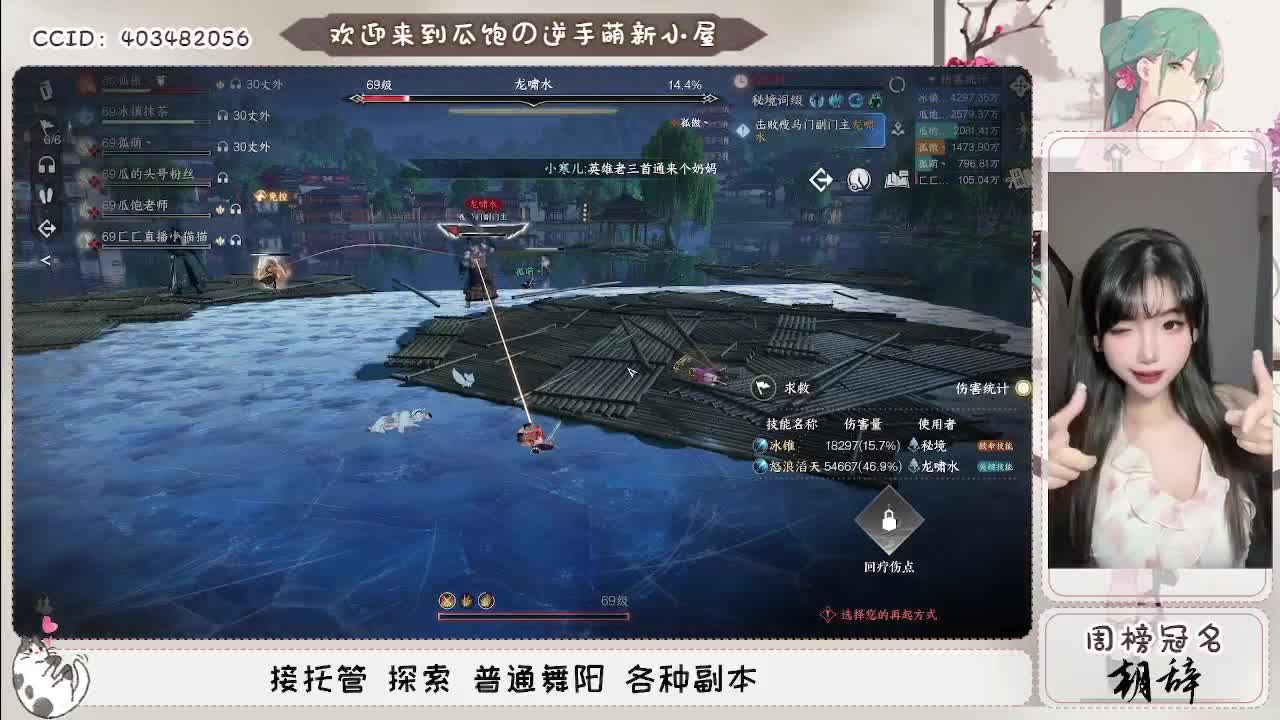Click the flag icon showing 6/6 on left sidebar

[x=45, y=126]
